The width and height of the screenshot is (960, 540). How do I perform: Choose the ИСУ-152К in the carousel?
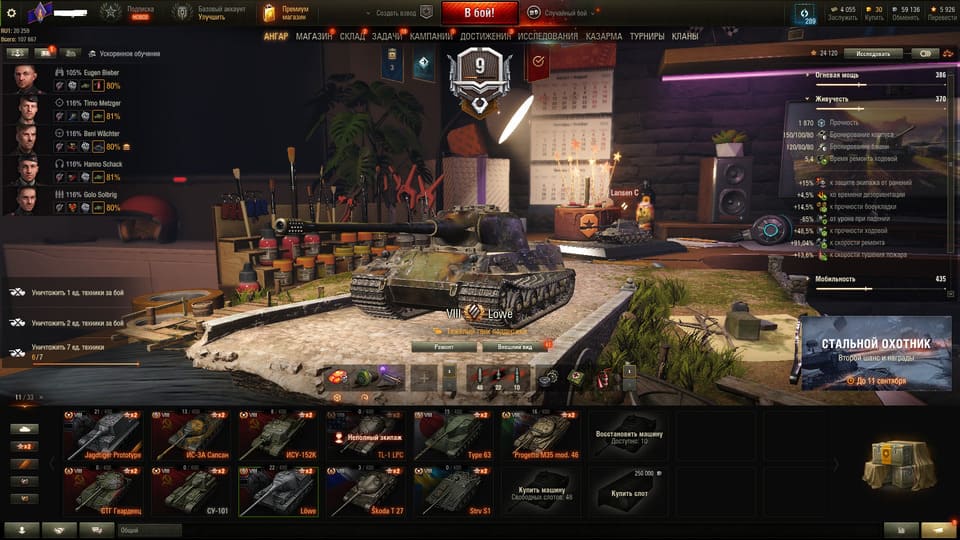coord(278,435)
